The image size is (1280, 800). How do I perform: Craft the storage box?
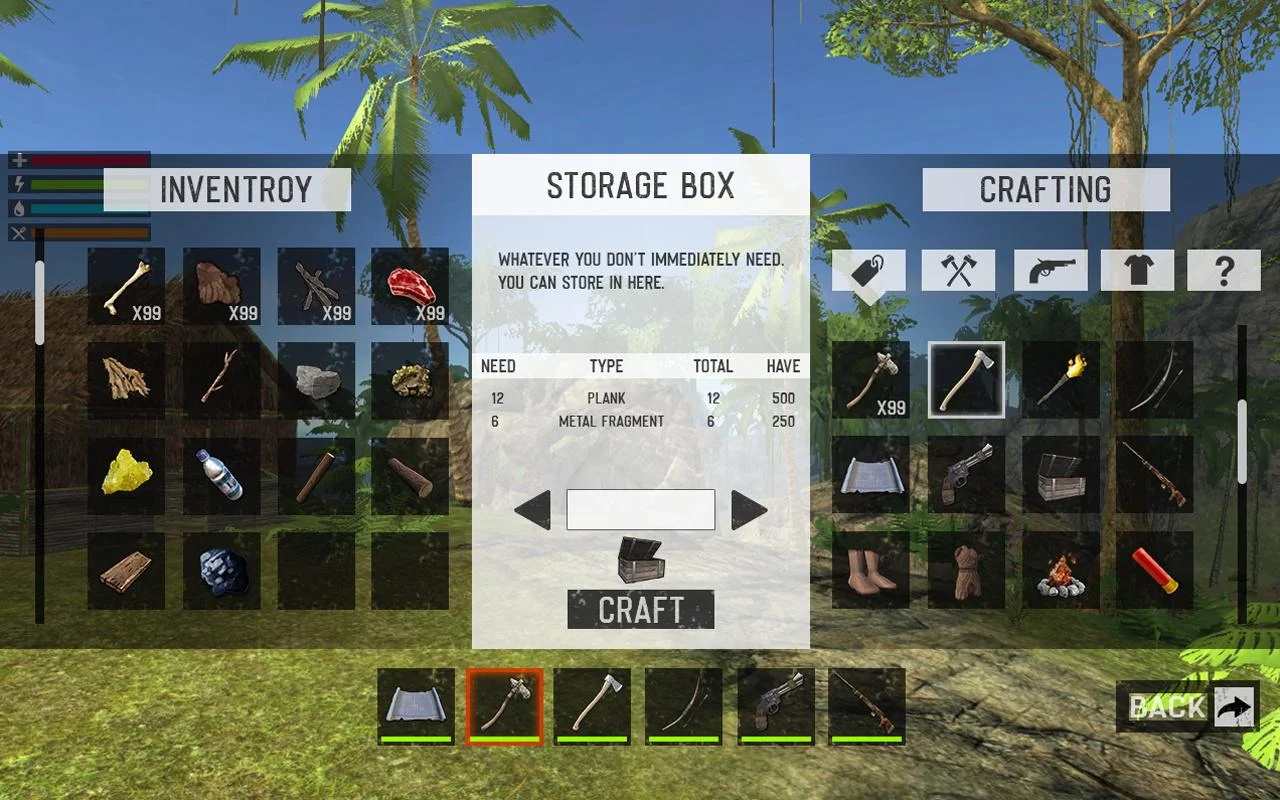[640, 609]
